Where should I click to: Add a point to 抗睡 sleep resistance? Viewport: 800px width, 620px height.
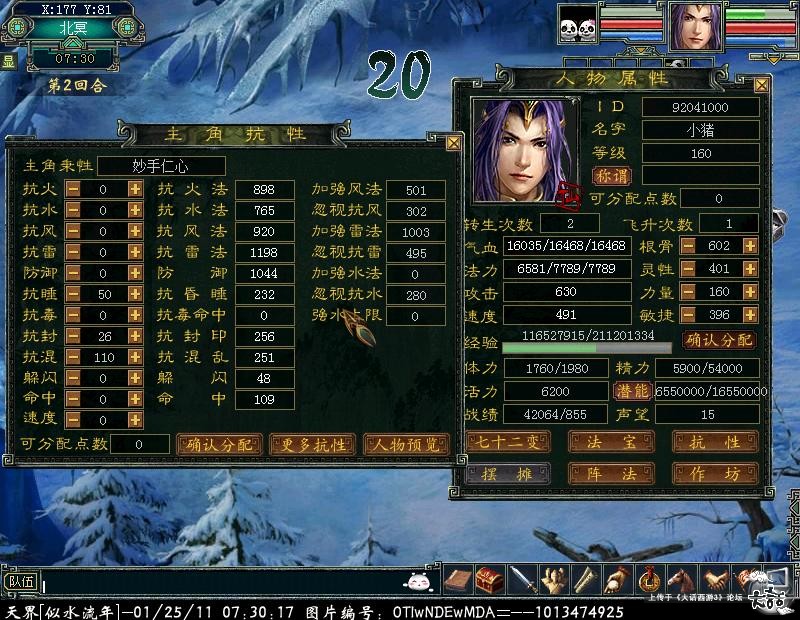click(x=135, y=294)
